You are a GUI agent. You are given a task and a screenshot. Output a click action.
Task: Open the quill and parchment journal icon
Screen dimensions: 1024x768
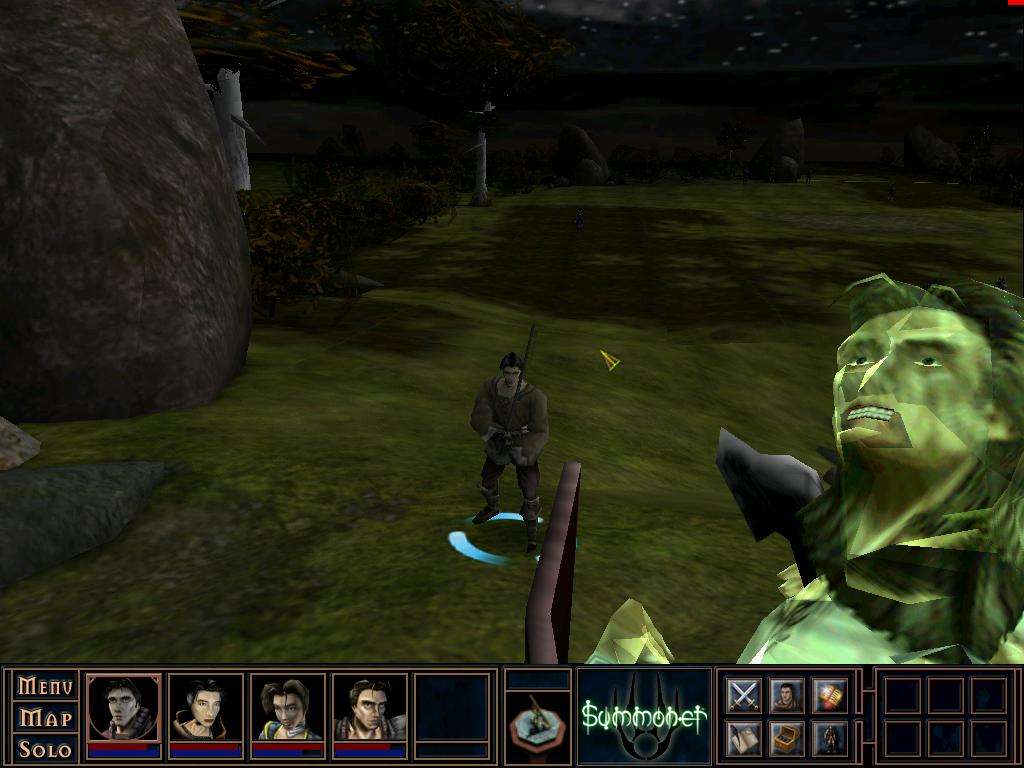point(744,738)
